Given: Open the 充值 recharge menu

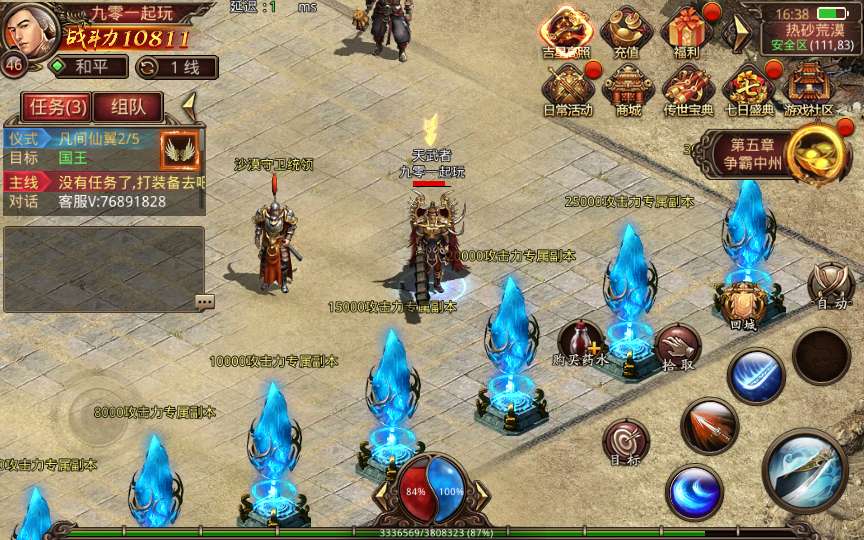Looking at the screenshot, I should 628,32.
